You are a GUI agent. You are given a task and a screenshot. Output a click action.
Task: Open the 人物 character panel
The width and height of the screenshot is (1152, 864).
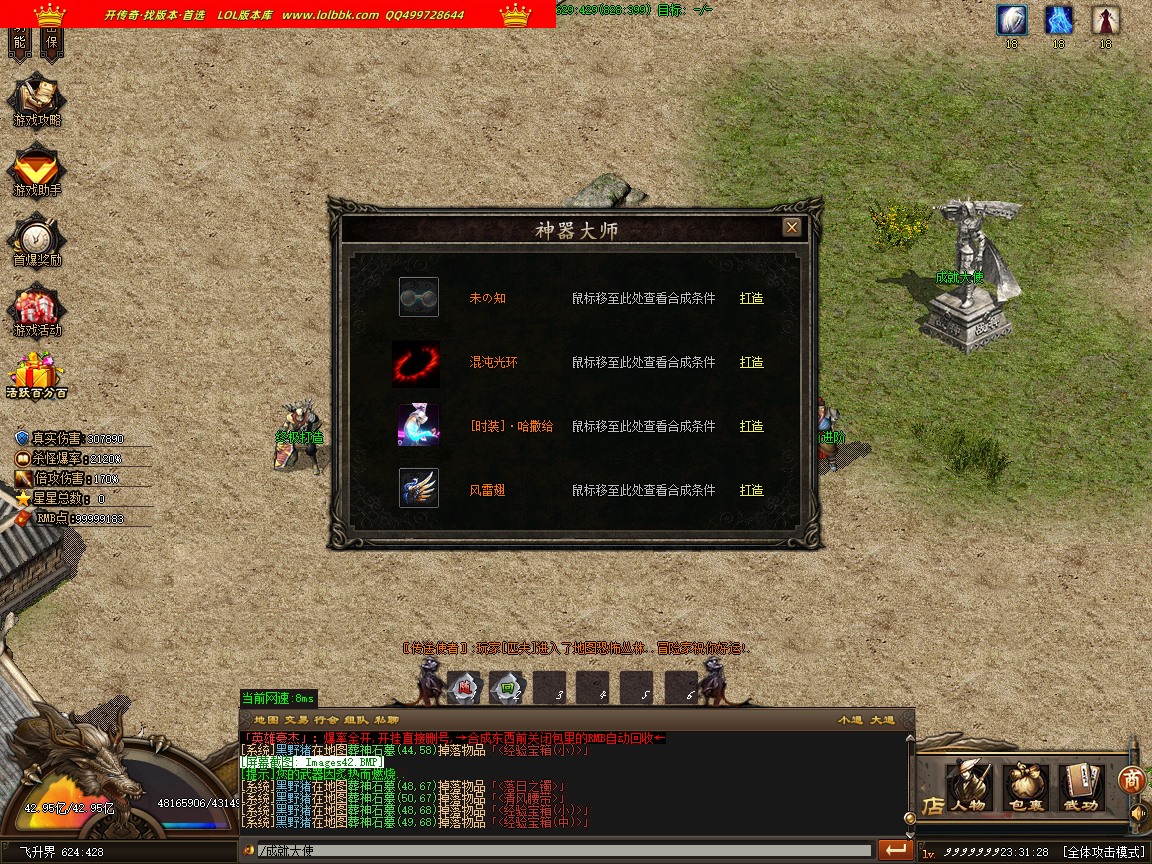click(968, 785)
